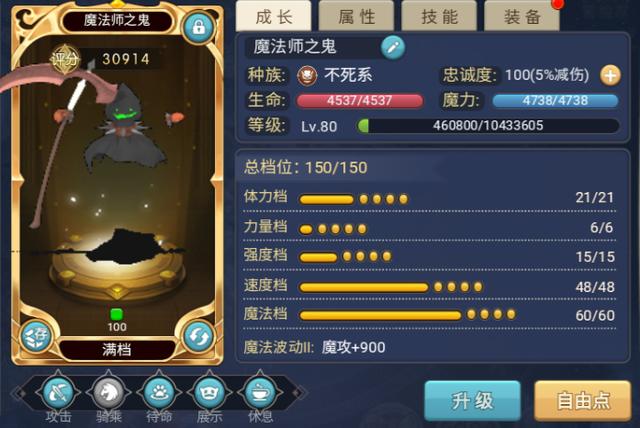640x428 pixels.
Task: Click the 评分 (Rating) score badge
Action: (65, 60)
